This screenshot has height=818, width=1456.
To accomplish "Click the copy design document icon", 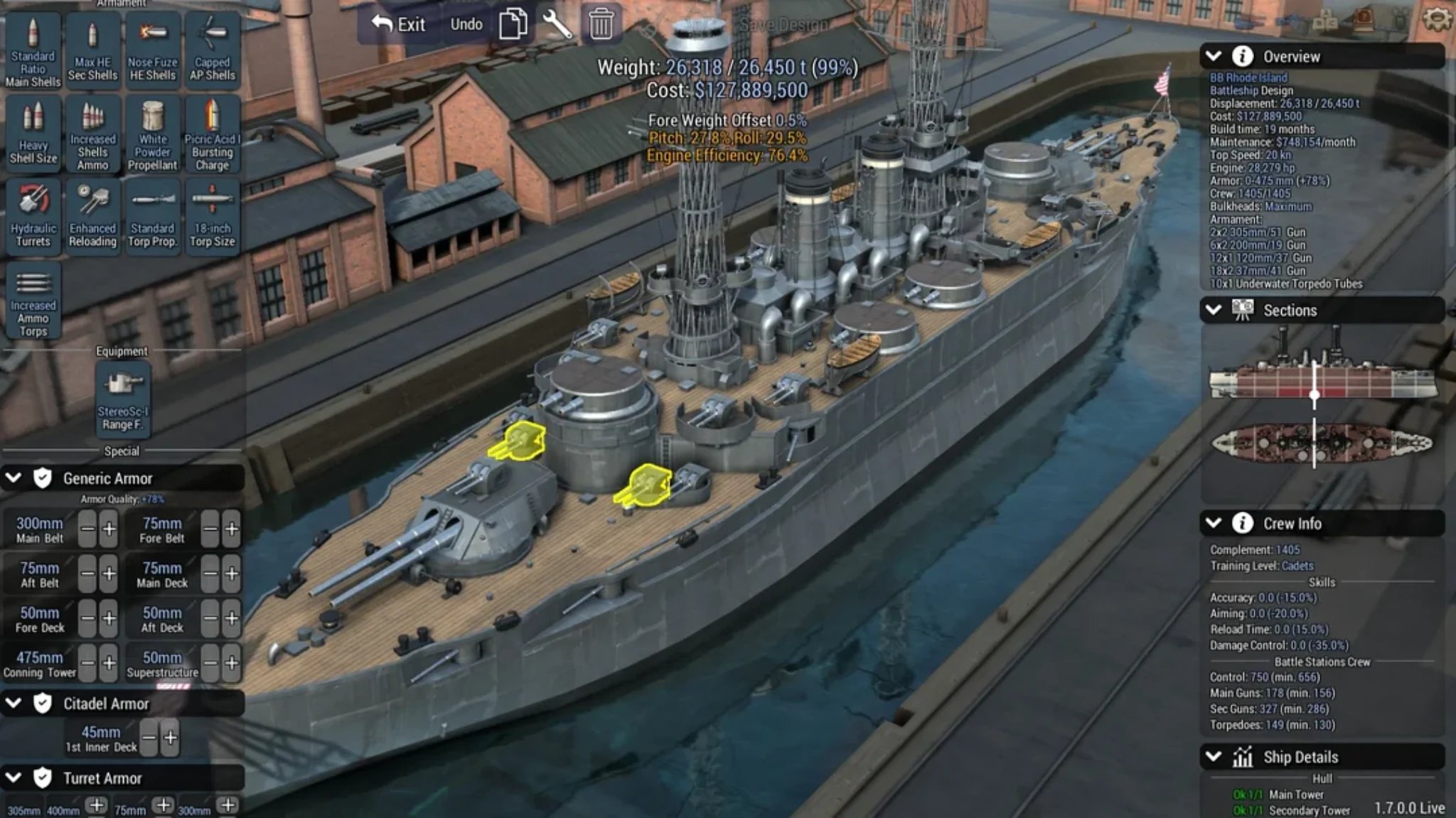I will [x=513, y=24].
